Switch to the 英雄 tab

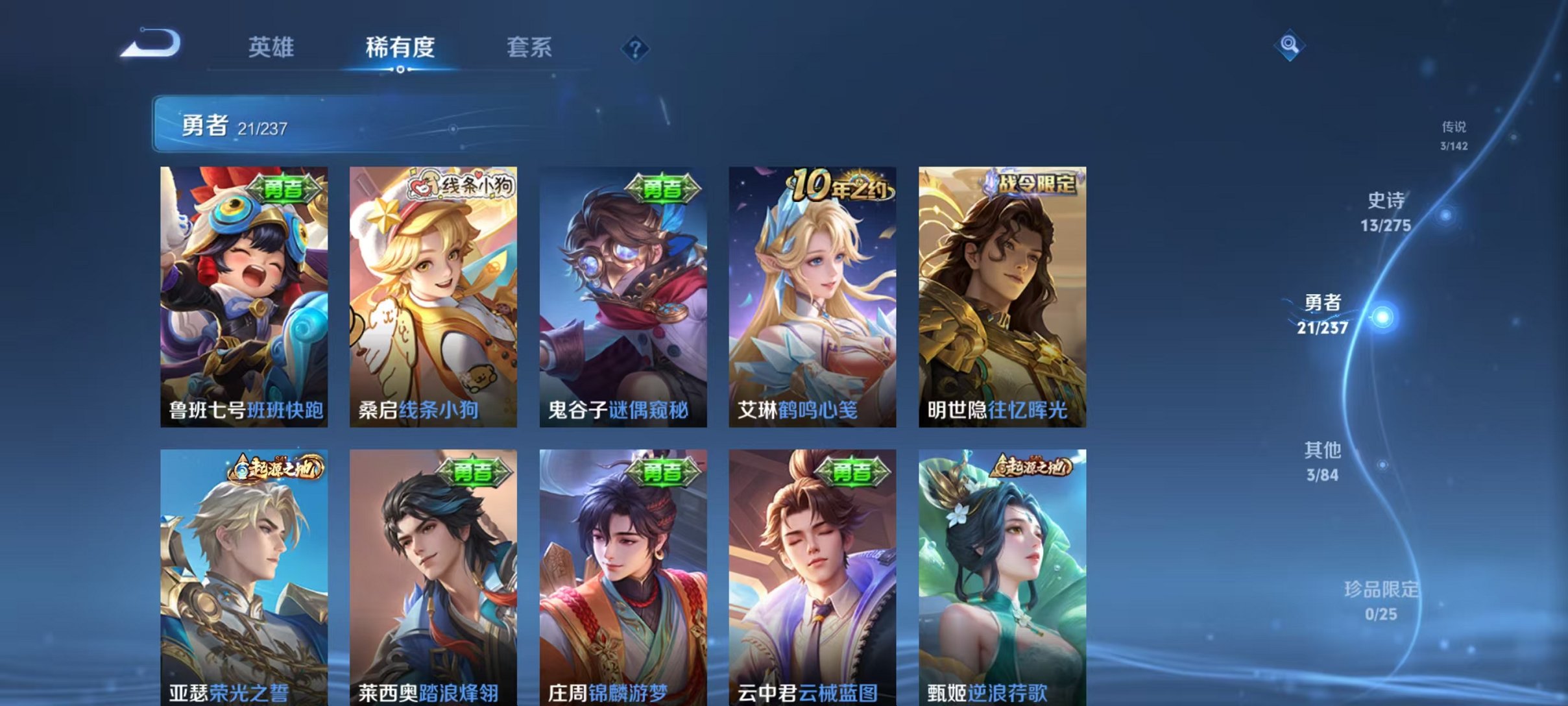point(271,47)
